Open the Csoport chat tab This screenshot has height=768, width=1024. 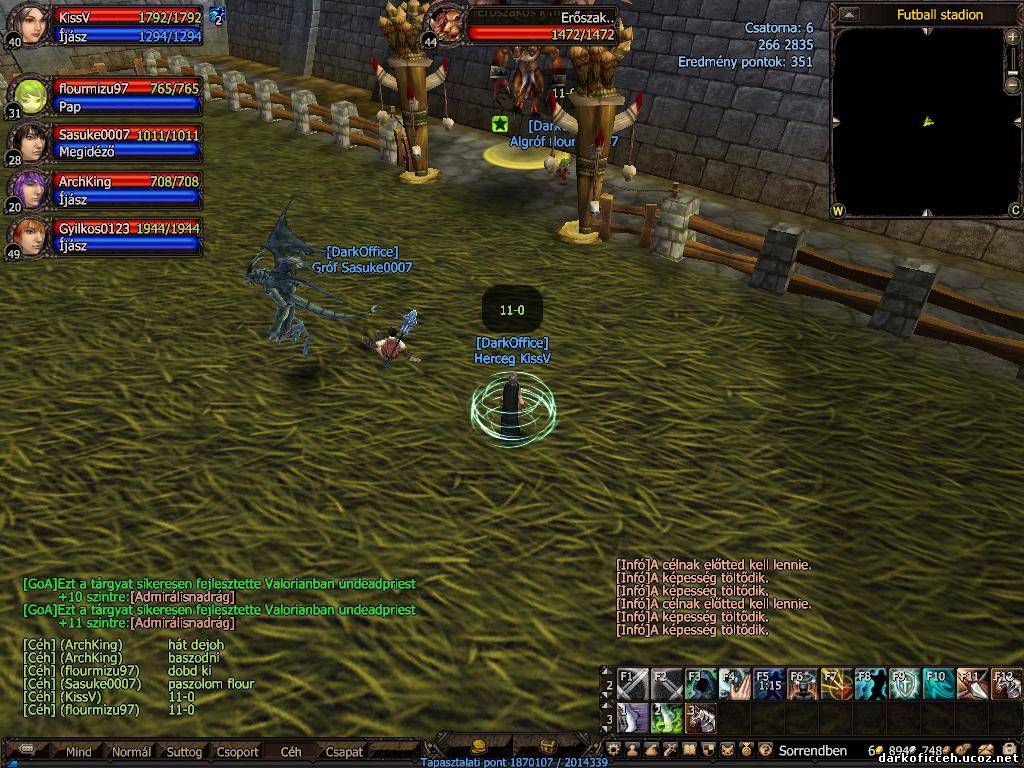238,751
